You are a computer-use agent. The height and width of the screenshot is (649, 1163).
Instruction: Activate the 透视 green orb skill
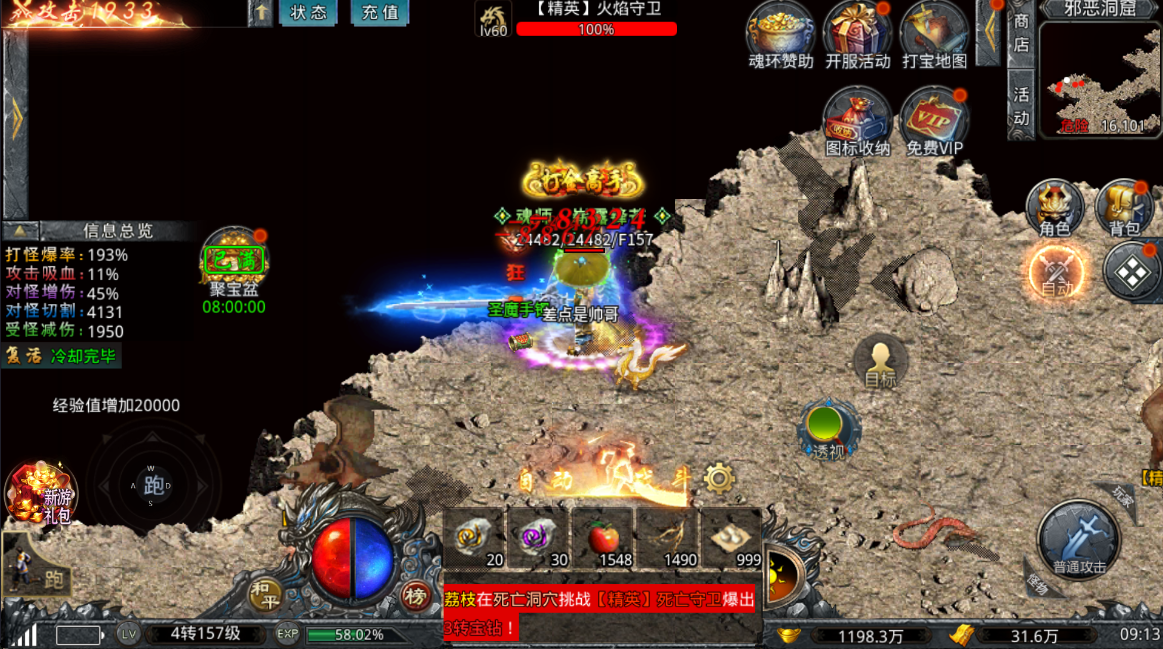coord(828,427)
